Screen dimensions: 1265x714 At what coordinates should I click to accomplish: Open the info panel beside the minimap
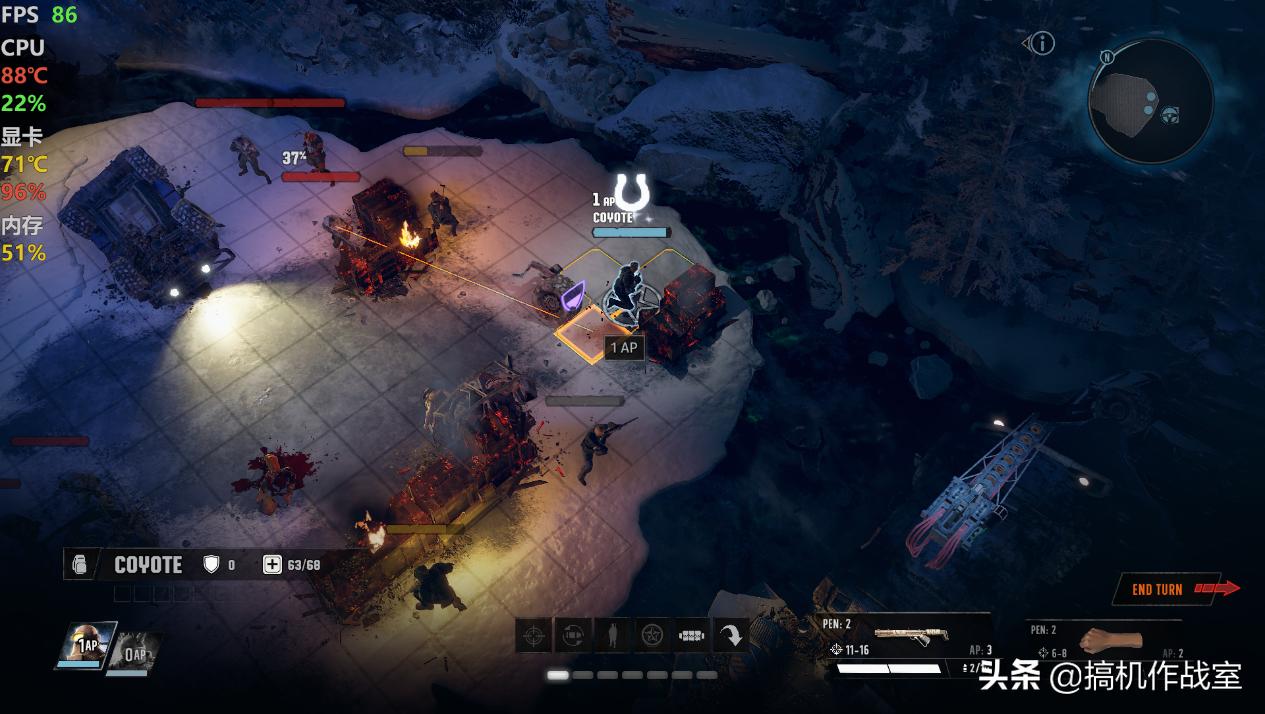(x=1042, y=43)
